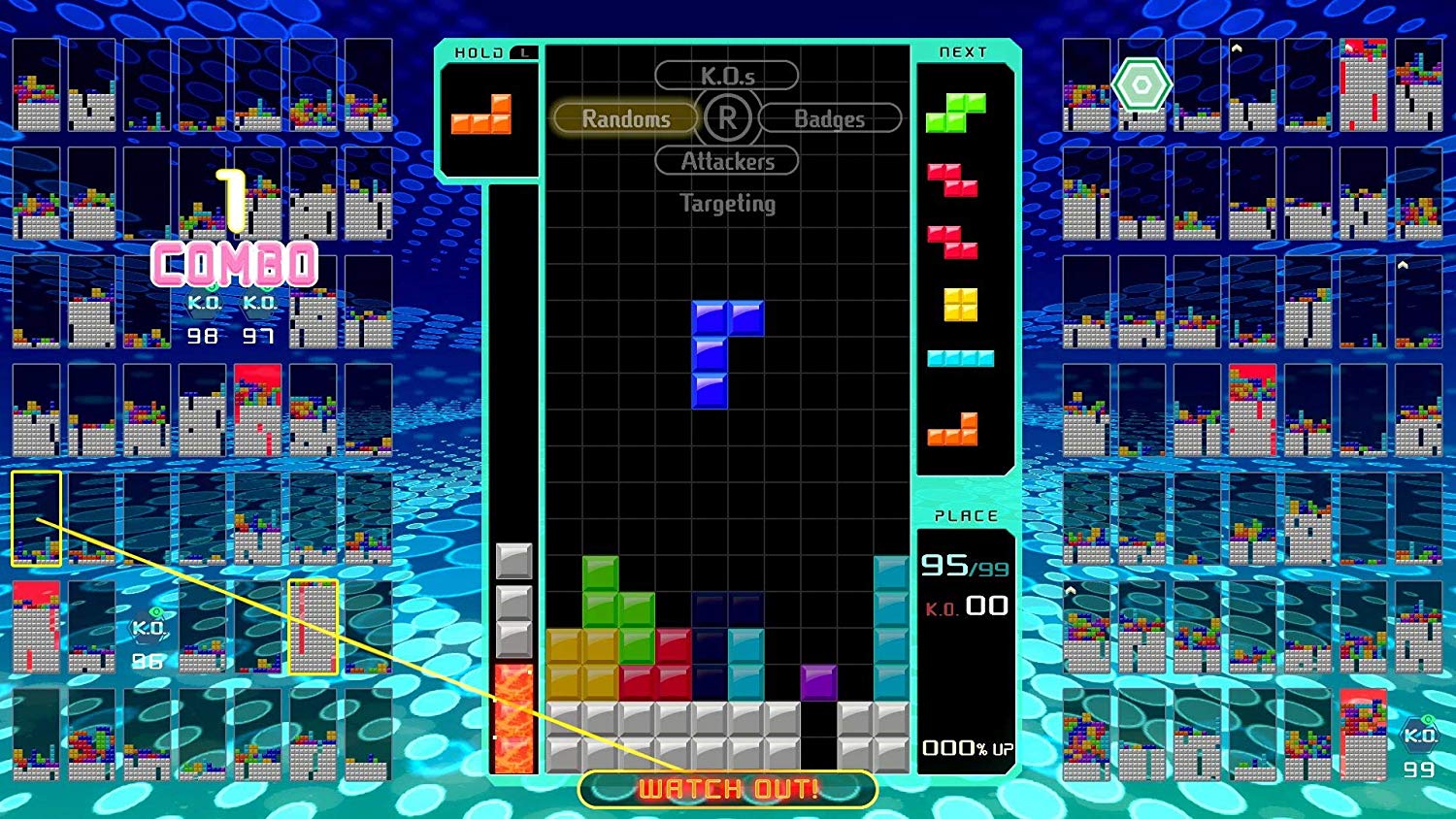The image size is (1456, 819).
Task: Select the yellow-outlined opponent board on the left
Action: [x=37, y=517]
